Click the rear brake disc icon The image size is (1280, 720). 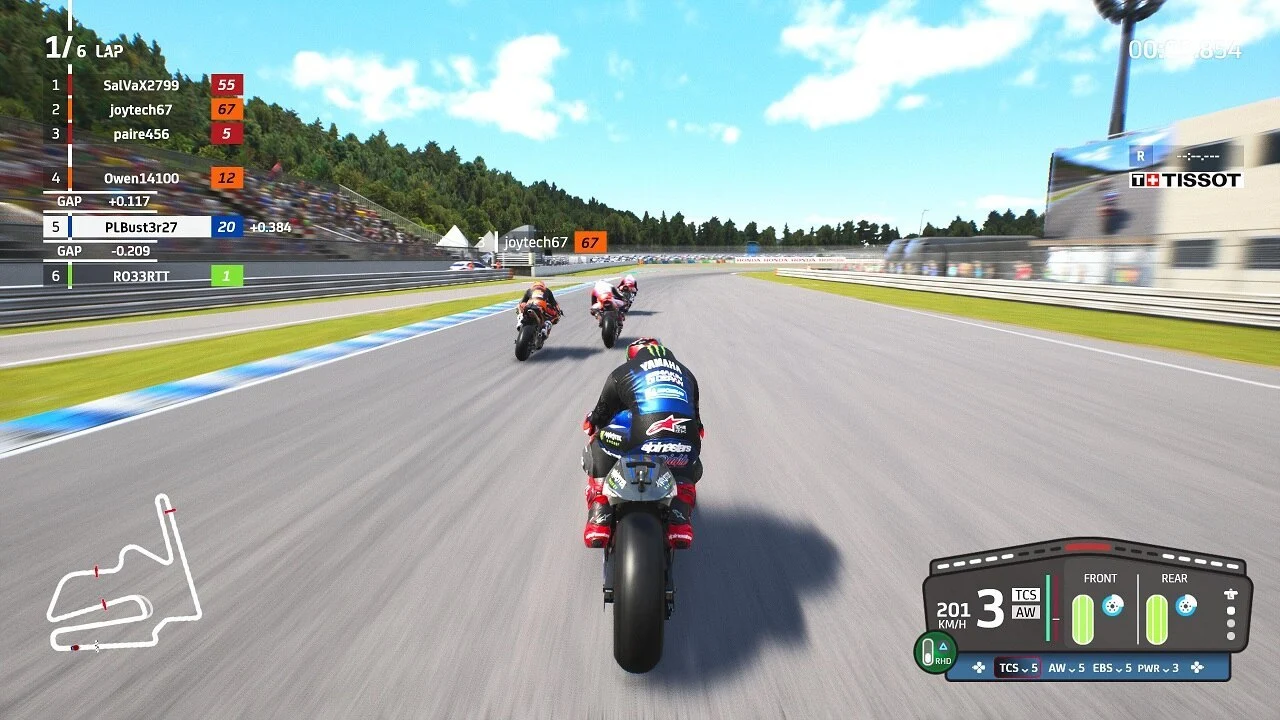[x=1184, y=607]
